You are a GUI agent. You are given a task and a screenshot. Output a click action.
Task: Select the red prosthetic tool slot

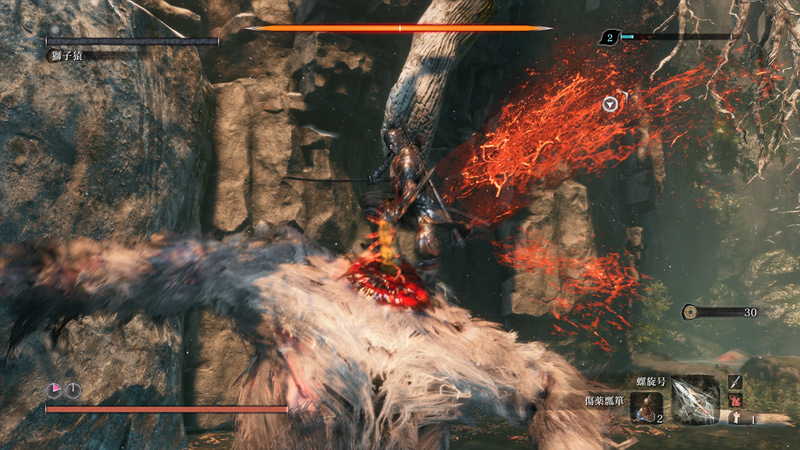tap(735, 400)
